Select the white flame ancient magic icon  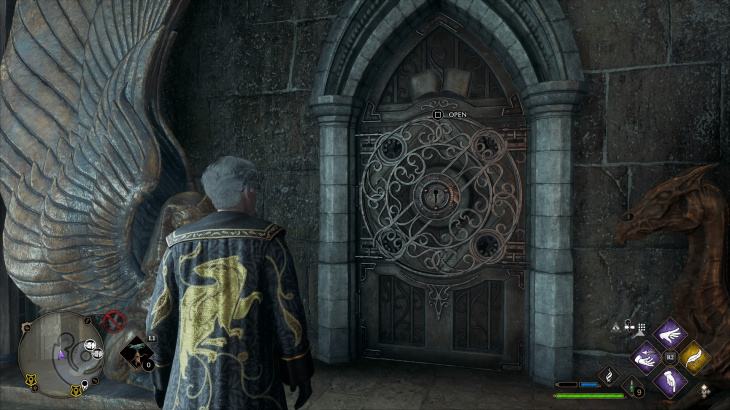tap(607, 375)
